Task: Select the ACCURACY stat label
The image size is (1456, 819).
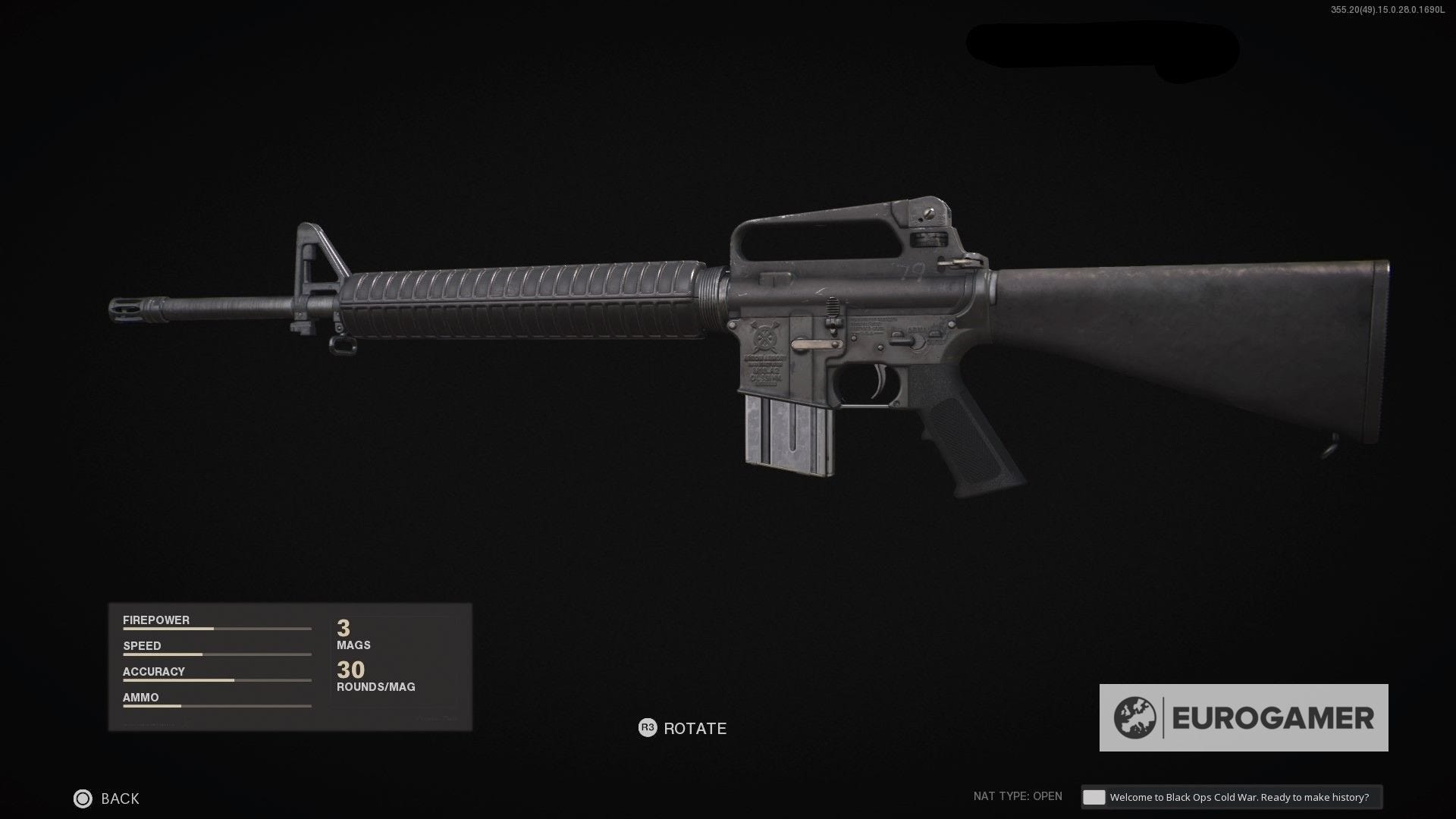Action: point(154,671)
